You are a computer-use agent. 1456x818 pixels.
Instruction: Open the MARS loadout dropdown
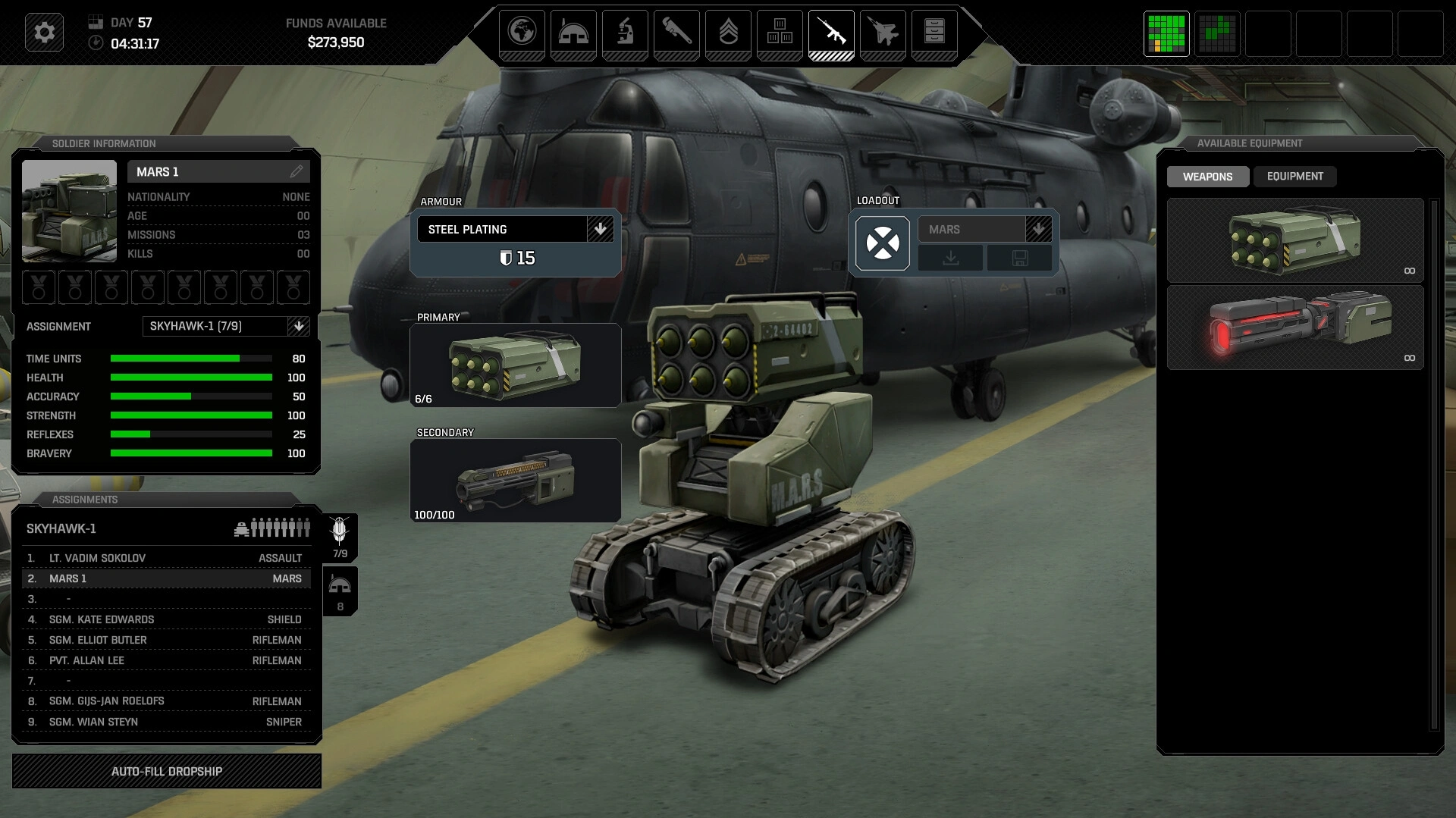(1038, 229)
